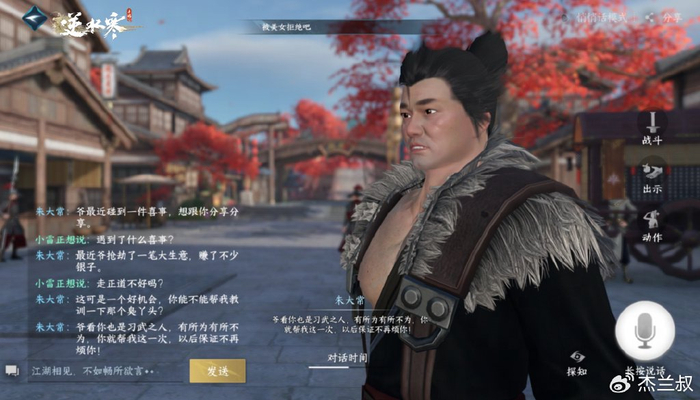Open the 分享 share option
700x400 pixels.
[x=665, y=17]
